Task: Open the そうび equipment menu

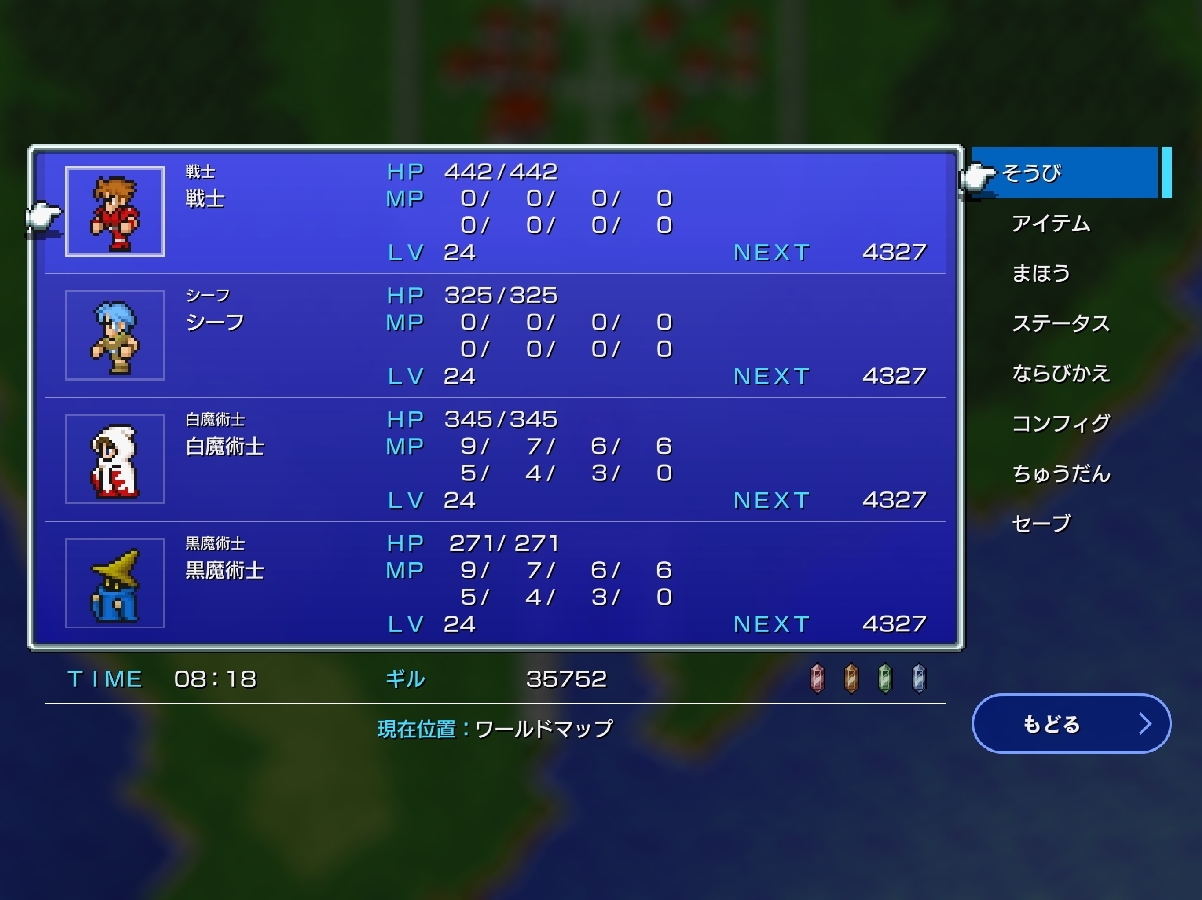Action: [x=1064, y=173]
